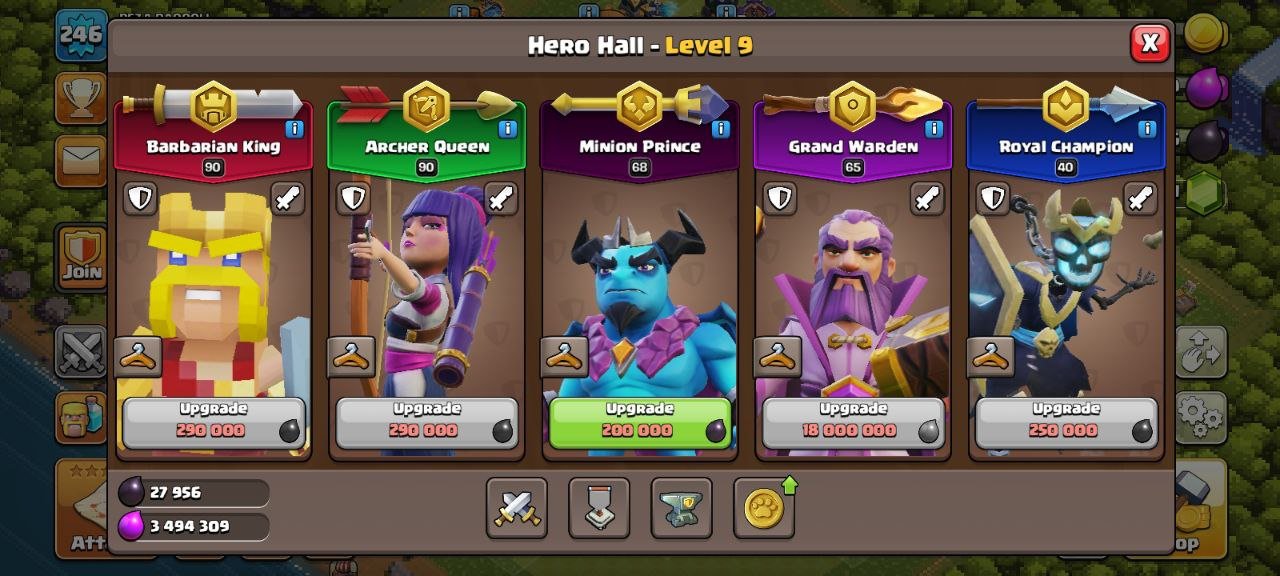Select the Barbarian King shield defend mode
The height and width of the screenshot is (576, 1280).
click(140, 198)
